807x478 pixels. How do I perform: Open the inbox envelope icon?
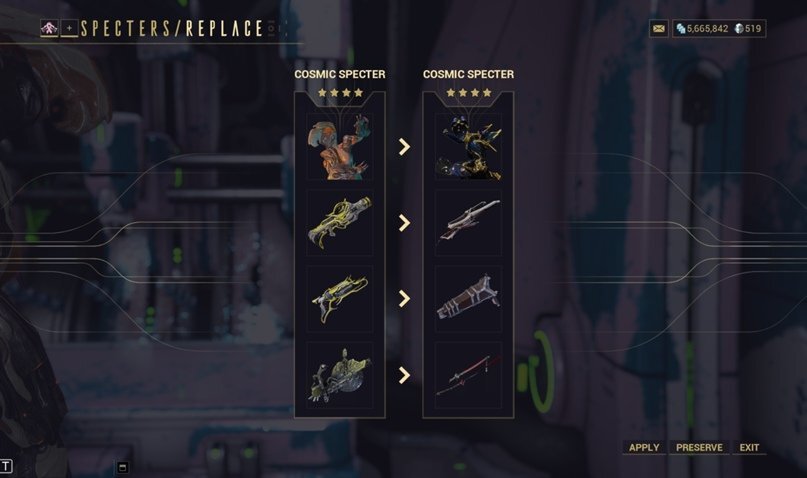tap(658, 29)
